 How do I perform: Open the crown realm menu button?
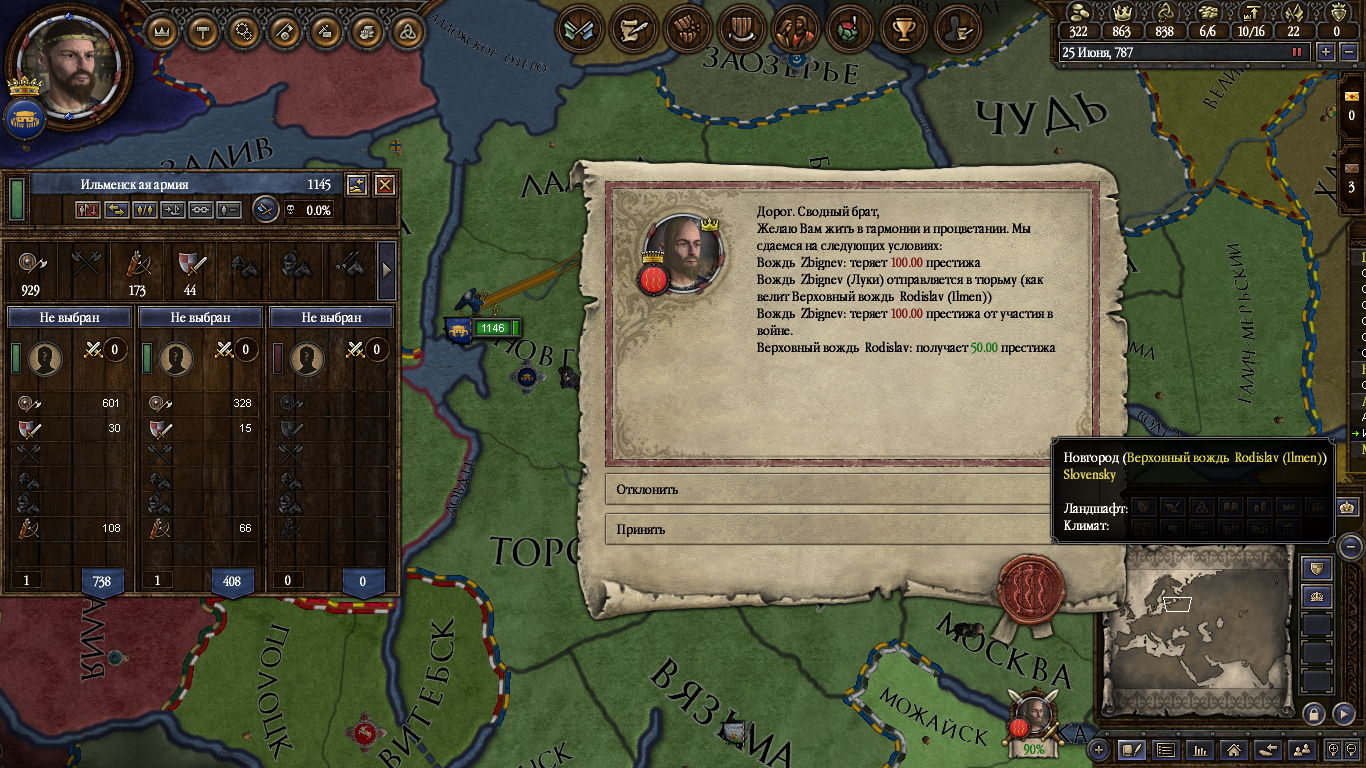(162, 31)
